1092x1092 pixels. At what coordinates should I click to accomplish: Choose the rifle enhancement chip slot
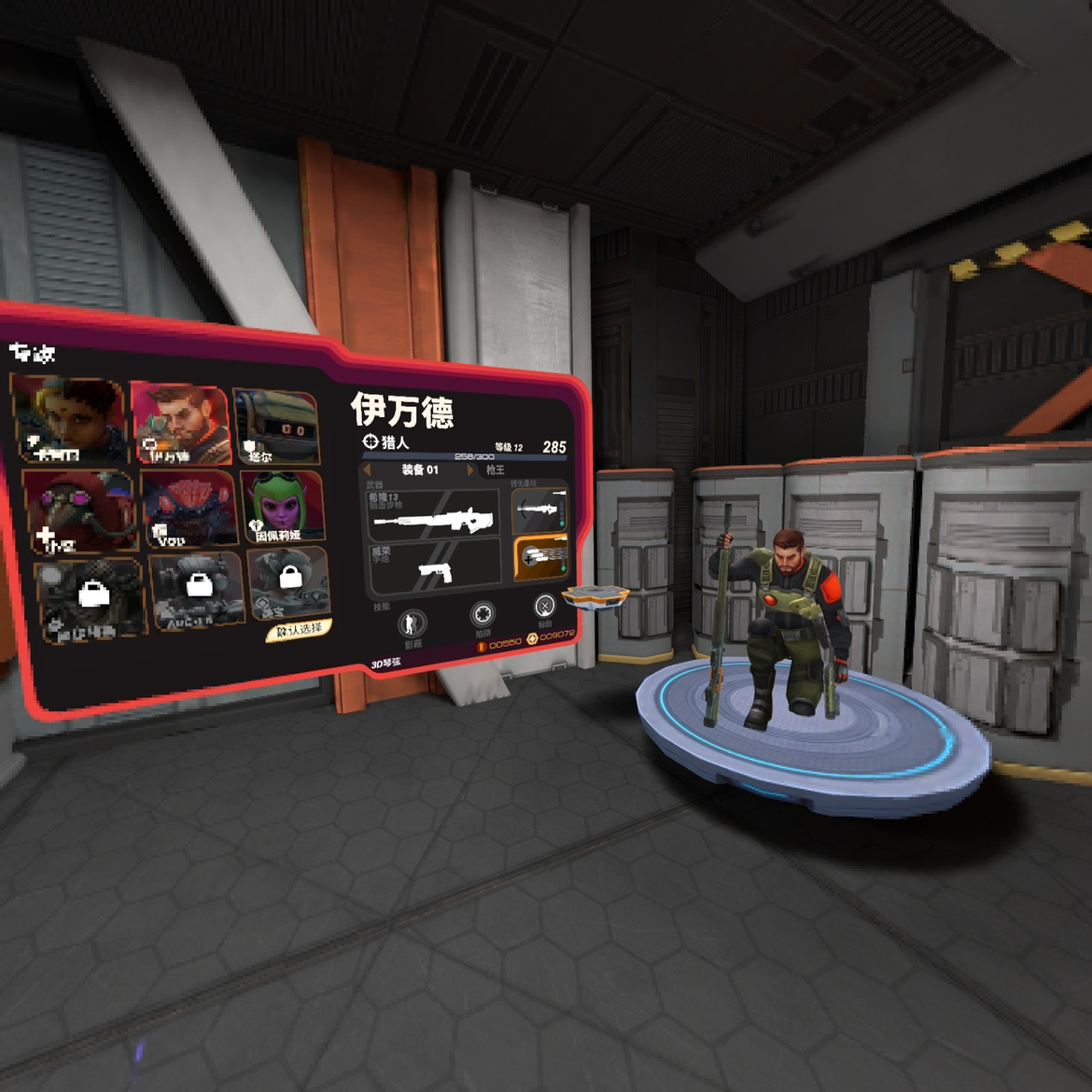[x=539, y=511]
